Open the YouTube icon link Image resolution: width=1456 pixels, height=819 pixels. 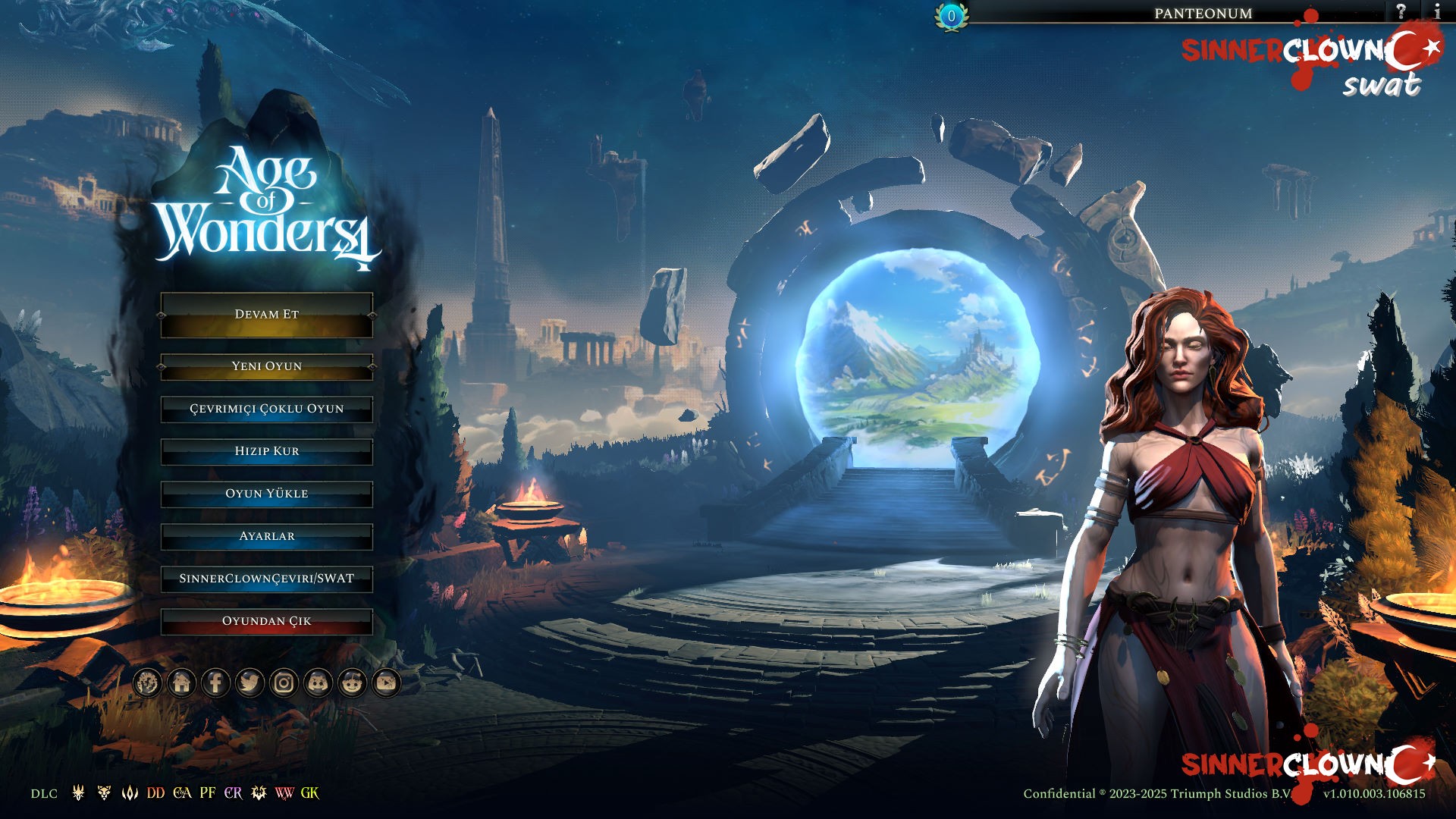coord(386,683)
